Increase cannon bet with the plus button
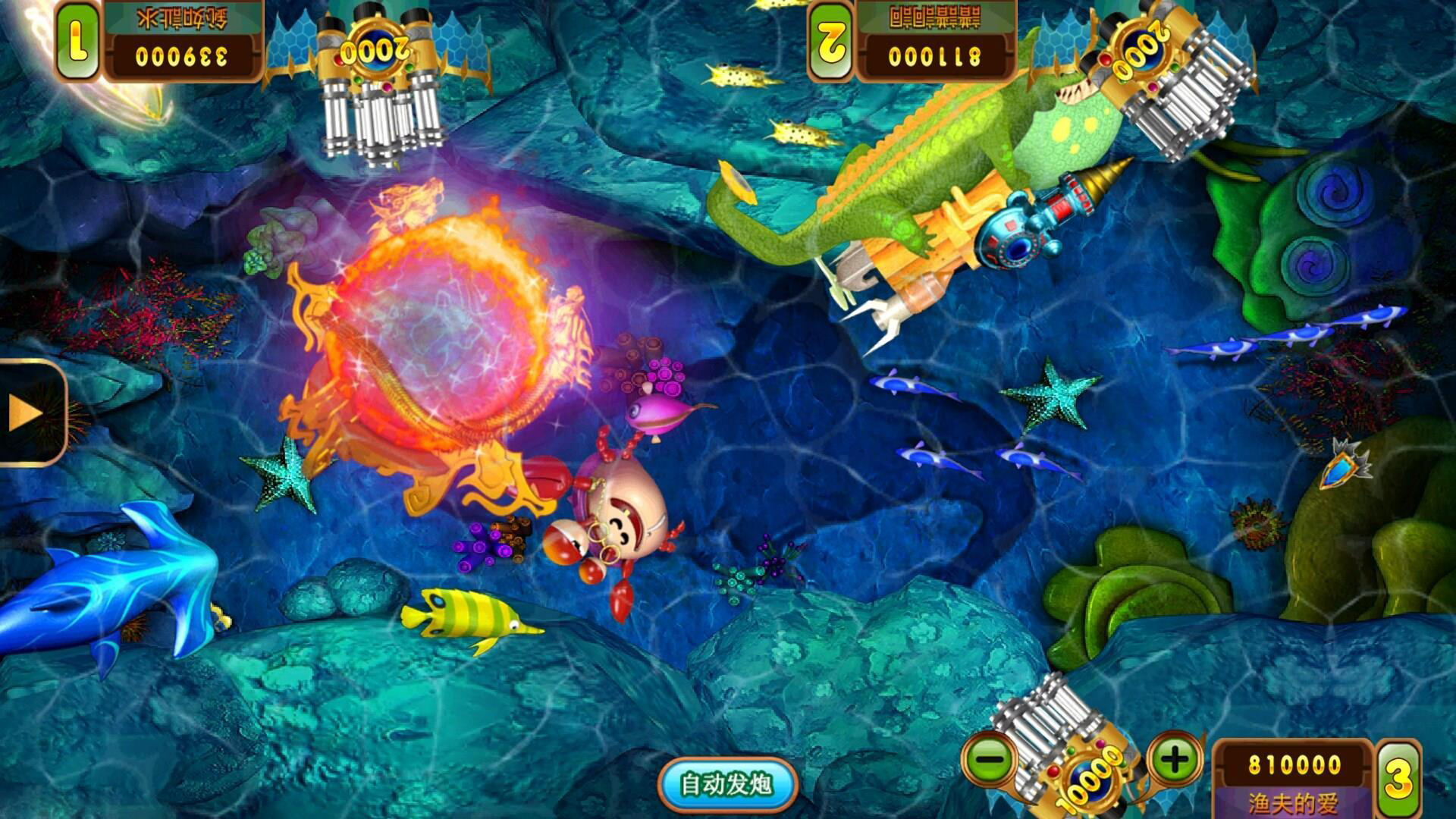The width and height of the screenshot is (1456, 819). click(x=1175, y=758)
